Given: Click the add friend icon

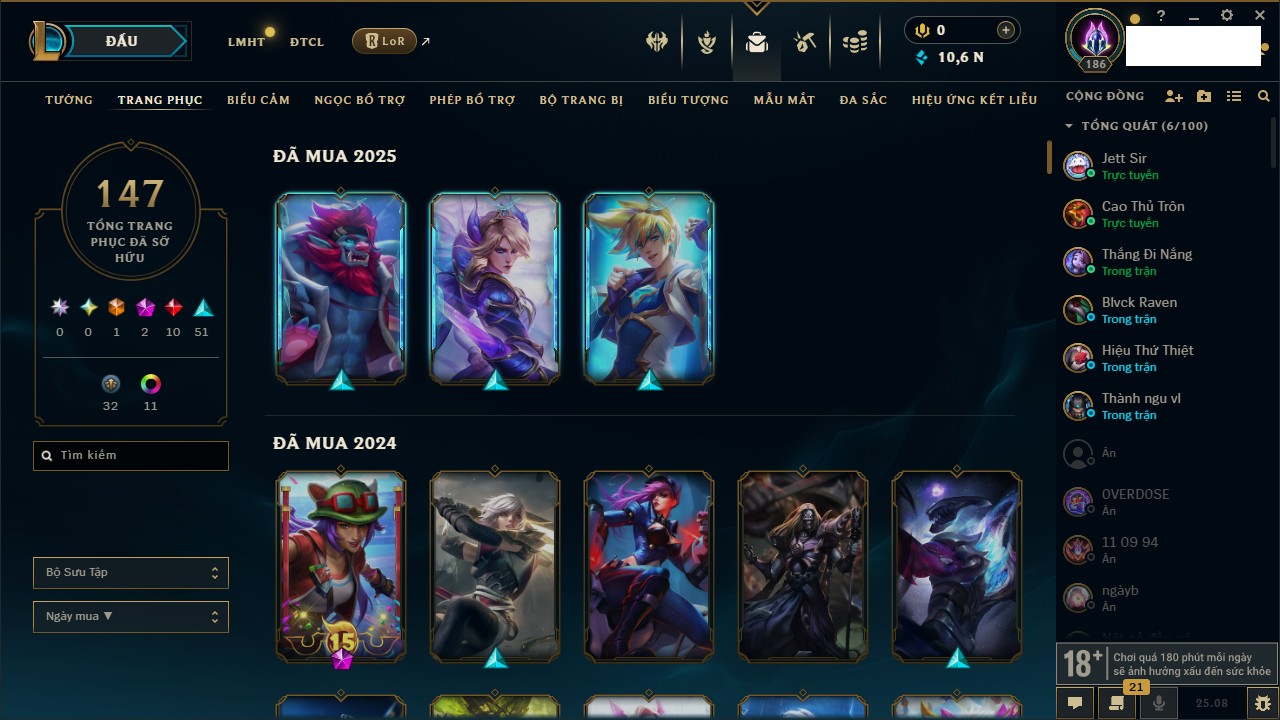Looking at the screenshot, I should (1173, 97).
